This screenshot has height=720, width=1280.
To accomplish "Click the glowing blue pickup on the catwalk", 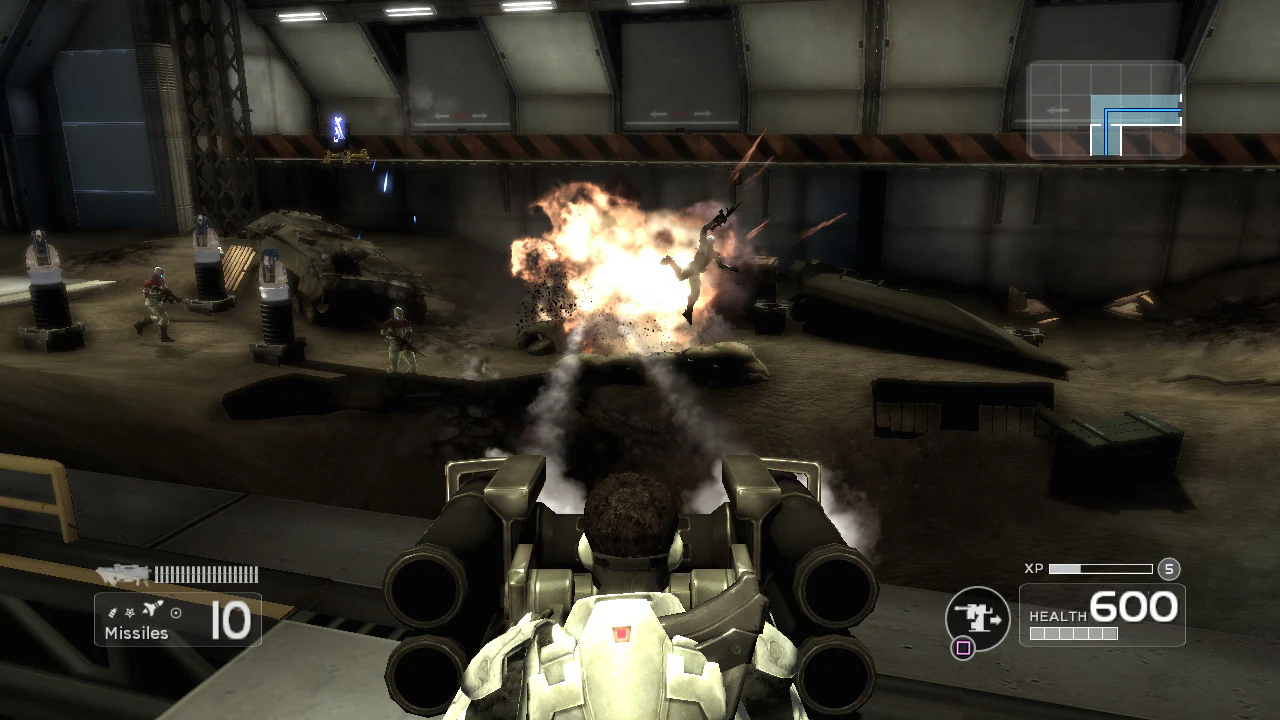I will 336,128.
